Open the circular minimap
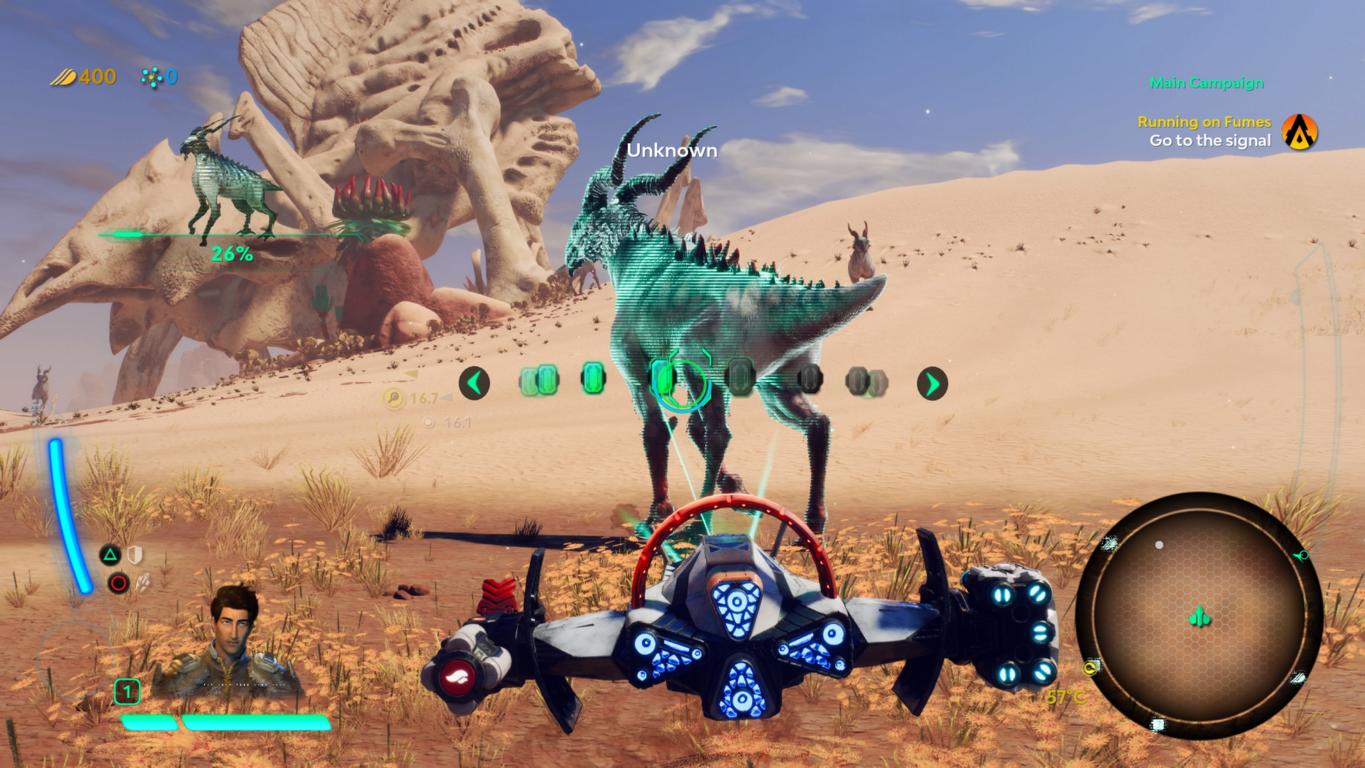The image size is (1365, 768). 1199,616
